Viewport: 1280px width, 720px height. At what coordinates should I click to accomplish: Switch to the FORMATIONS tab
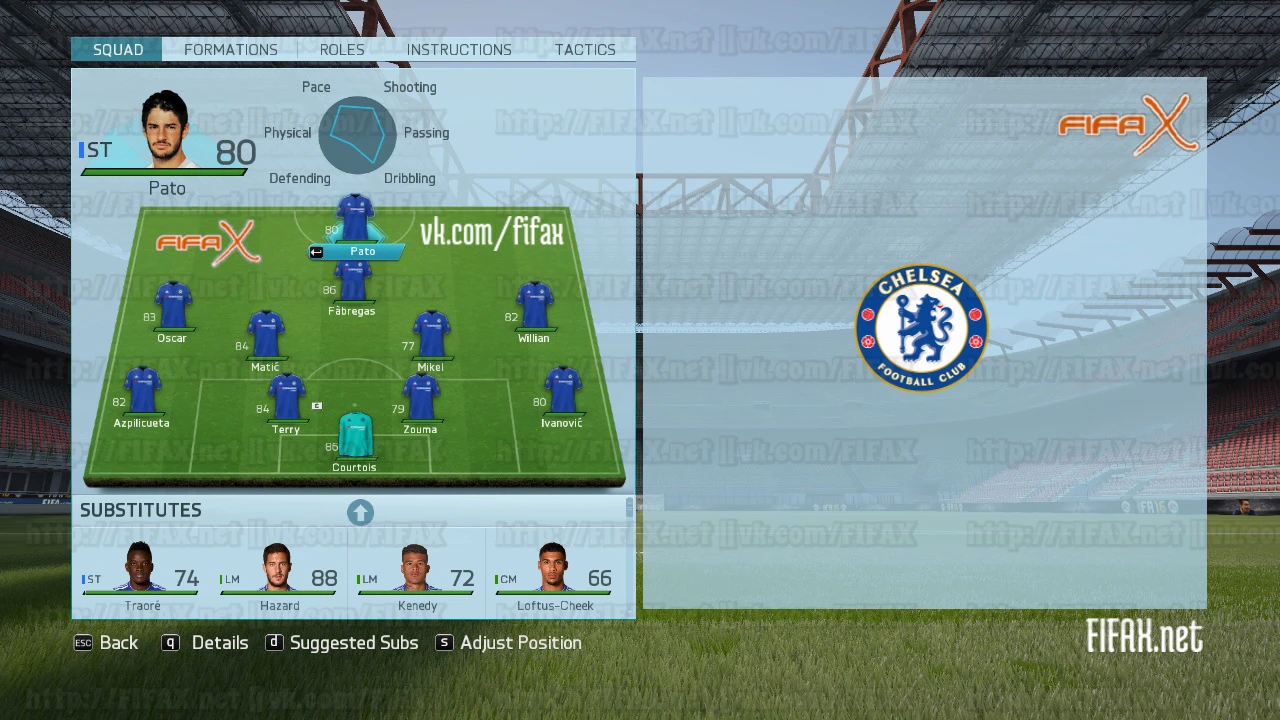point(231,49)
